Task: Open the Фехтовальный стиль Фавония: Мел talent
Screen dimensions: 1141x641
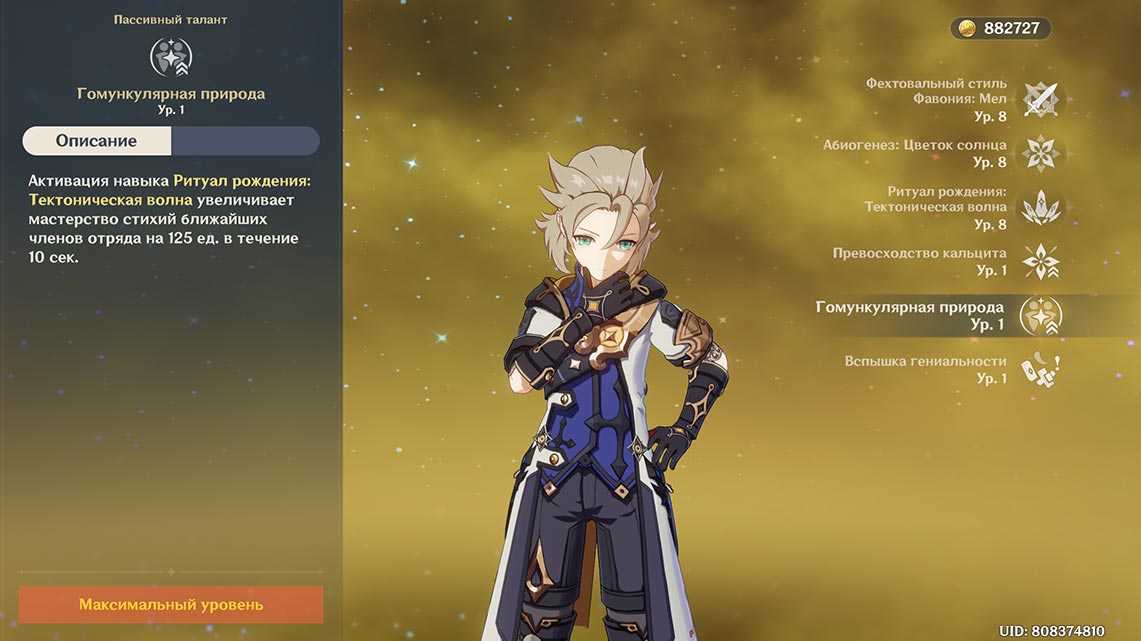Action: click(1039, 99)
